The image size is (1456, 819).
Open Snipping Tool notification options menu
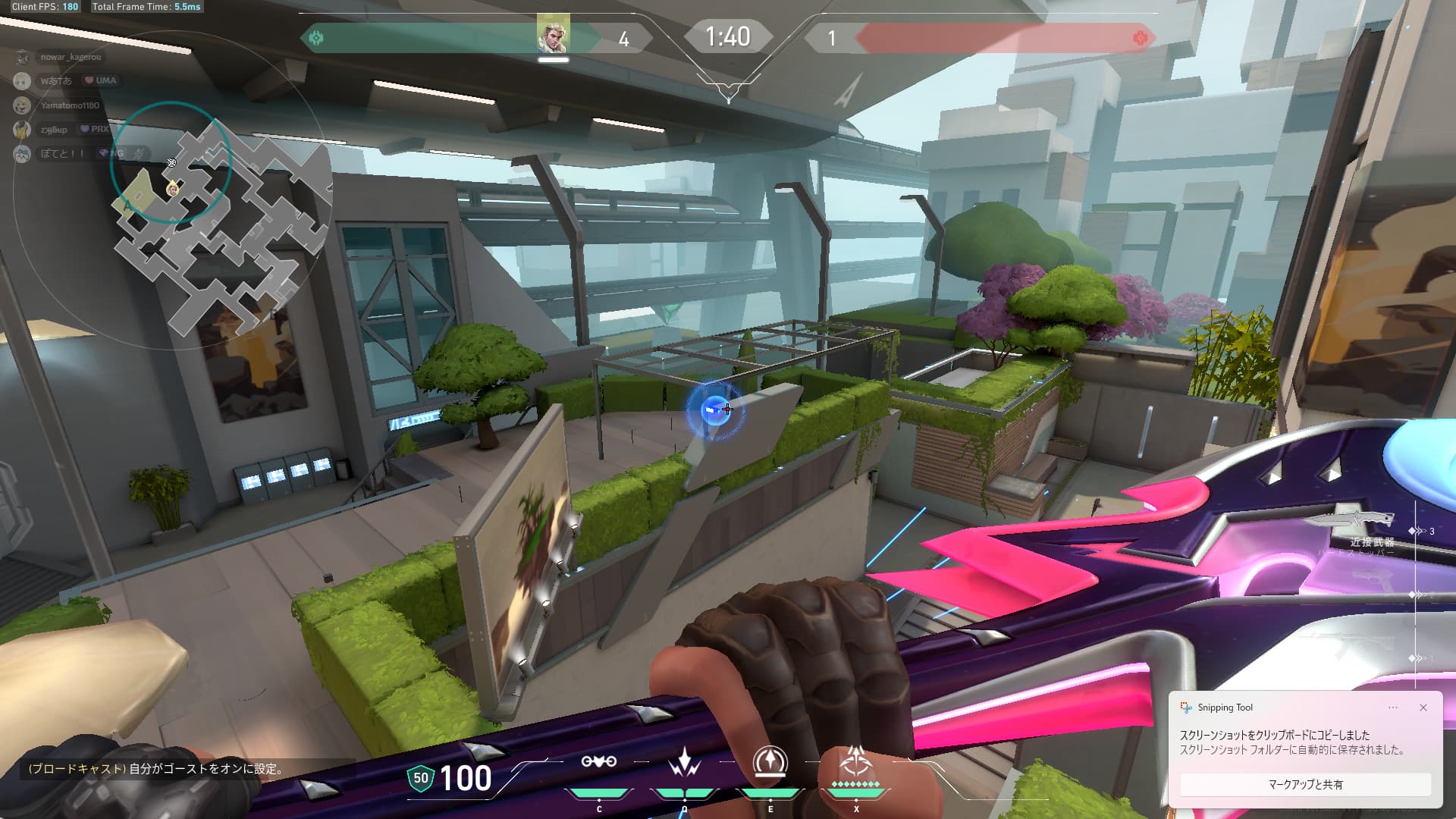point(1393,708)
